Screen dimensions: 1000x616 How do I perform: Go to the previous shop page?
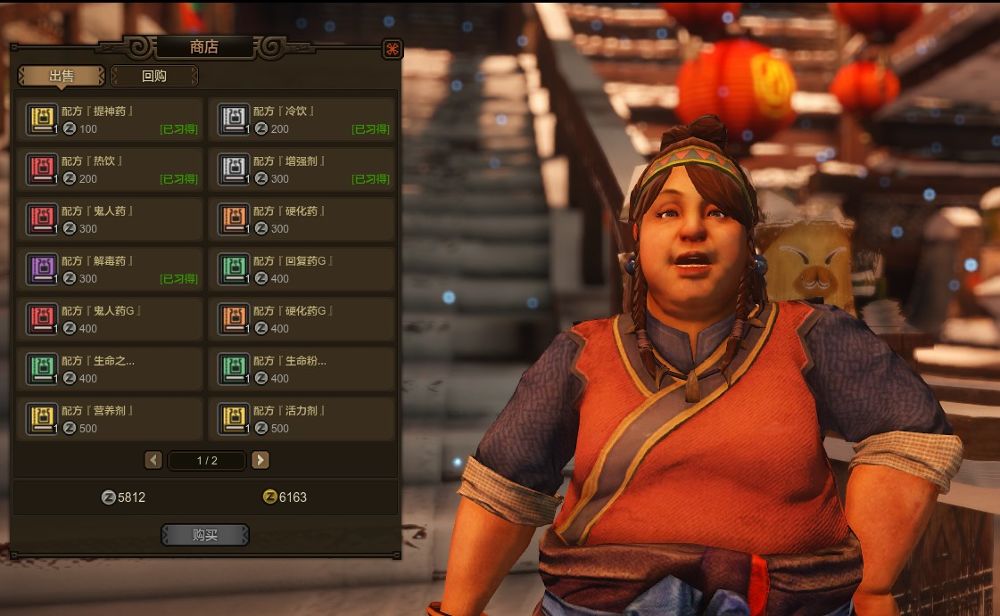153,460
